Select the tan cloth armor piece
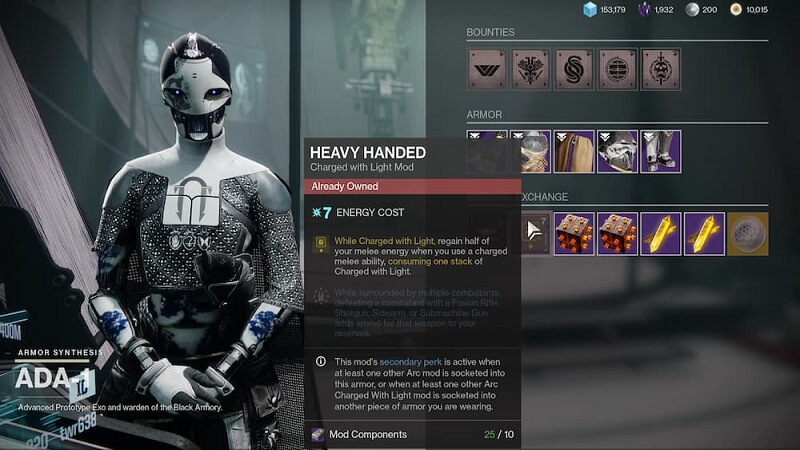 point(574,151)
